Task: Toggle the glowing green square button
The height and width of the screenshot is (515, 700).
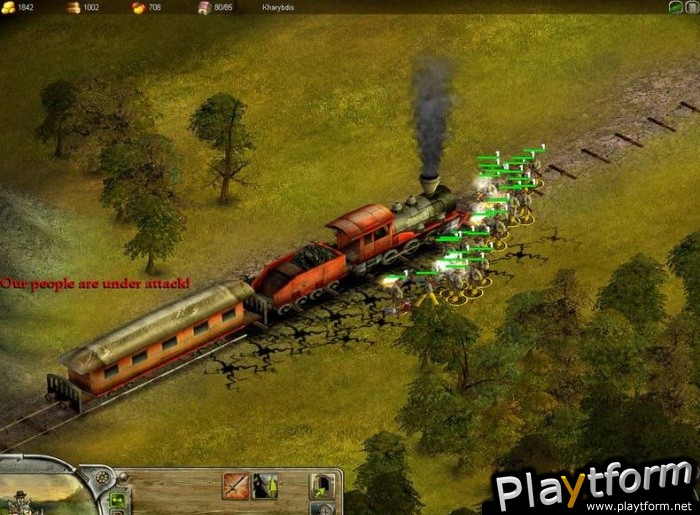Action: click(x=117, y=499)
